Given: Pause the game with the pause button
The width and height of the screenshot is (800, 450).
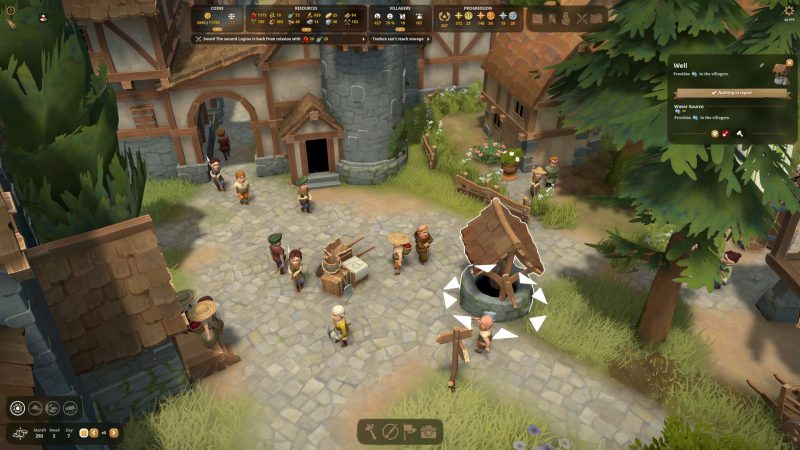Looking at the screenshot, I should (83, 432).
